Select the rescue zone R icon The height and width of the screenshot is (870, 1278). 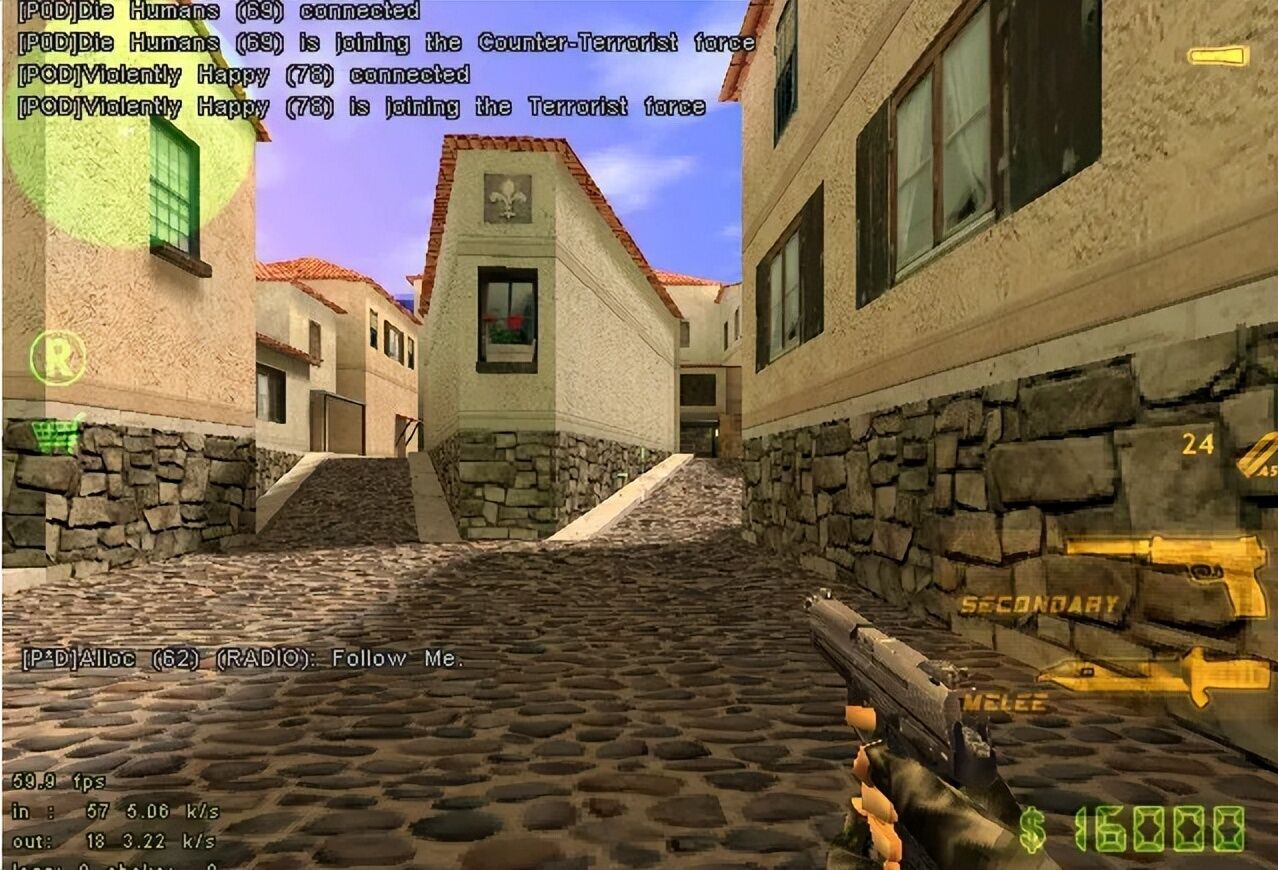(57, 358)
